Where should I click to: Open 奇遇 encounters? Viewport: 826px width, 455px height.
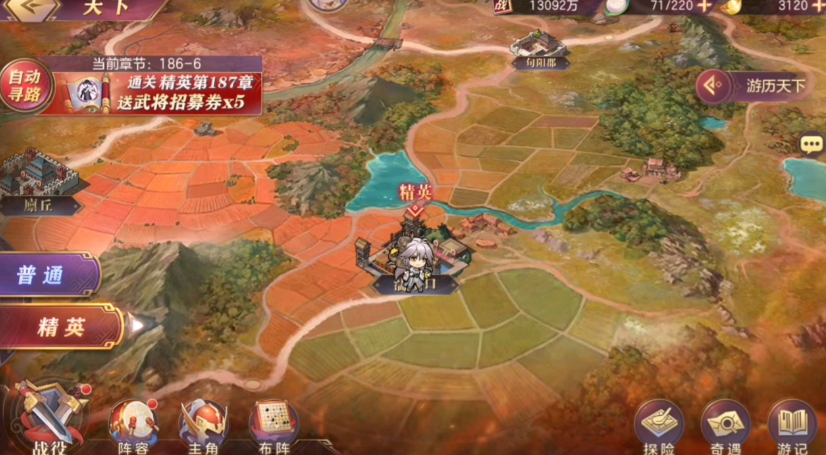(726, 427)
